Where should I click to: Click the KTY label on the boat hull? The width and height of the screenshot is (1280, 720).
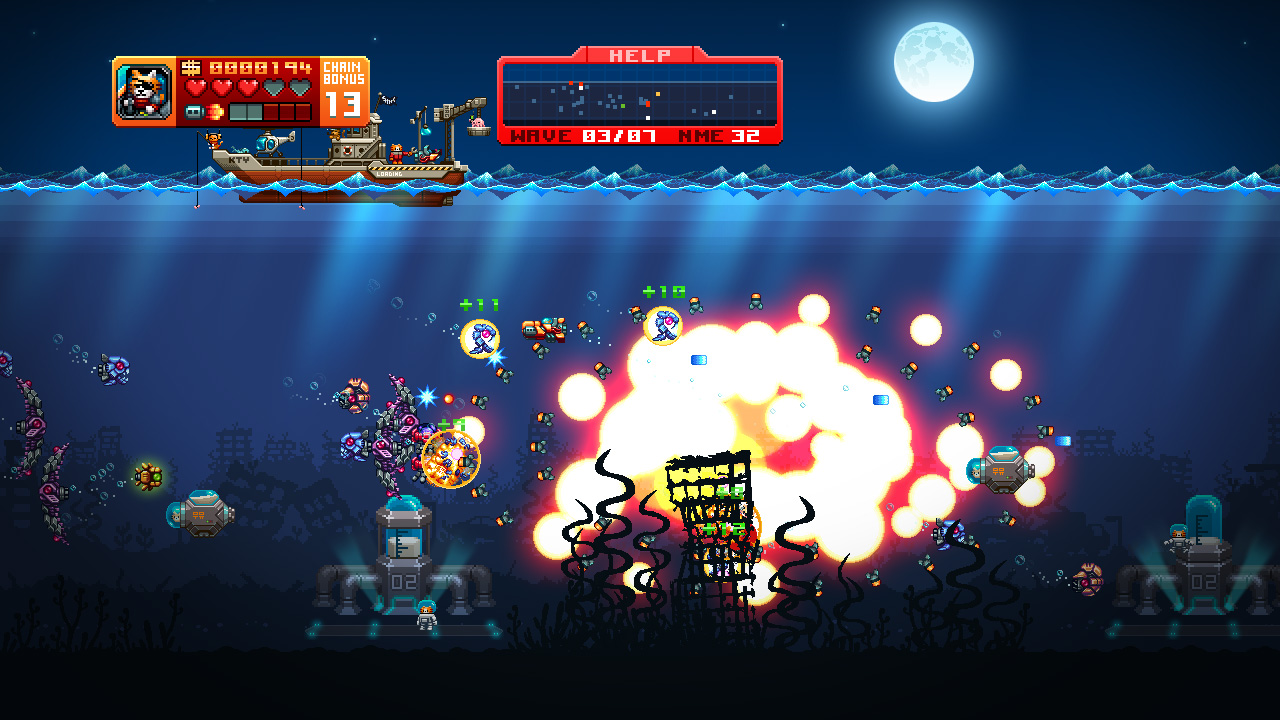pos(238,160)
